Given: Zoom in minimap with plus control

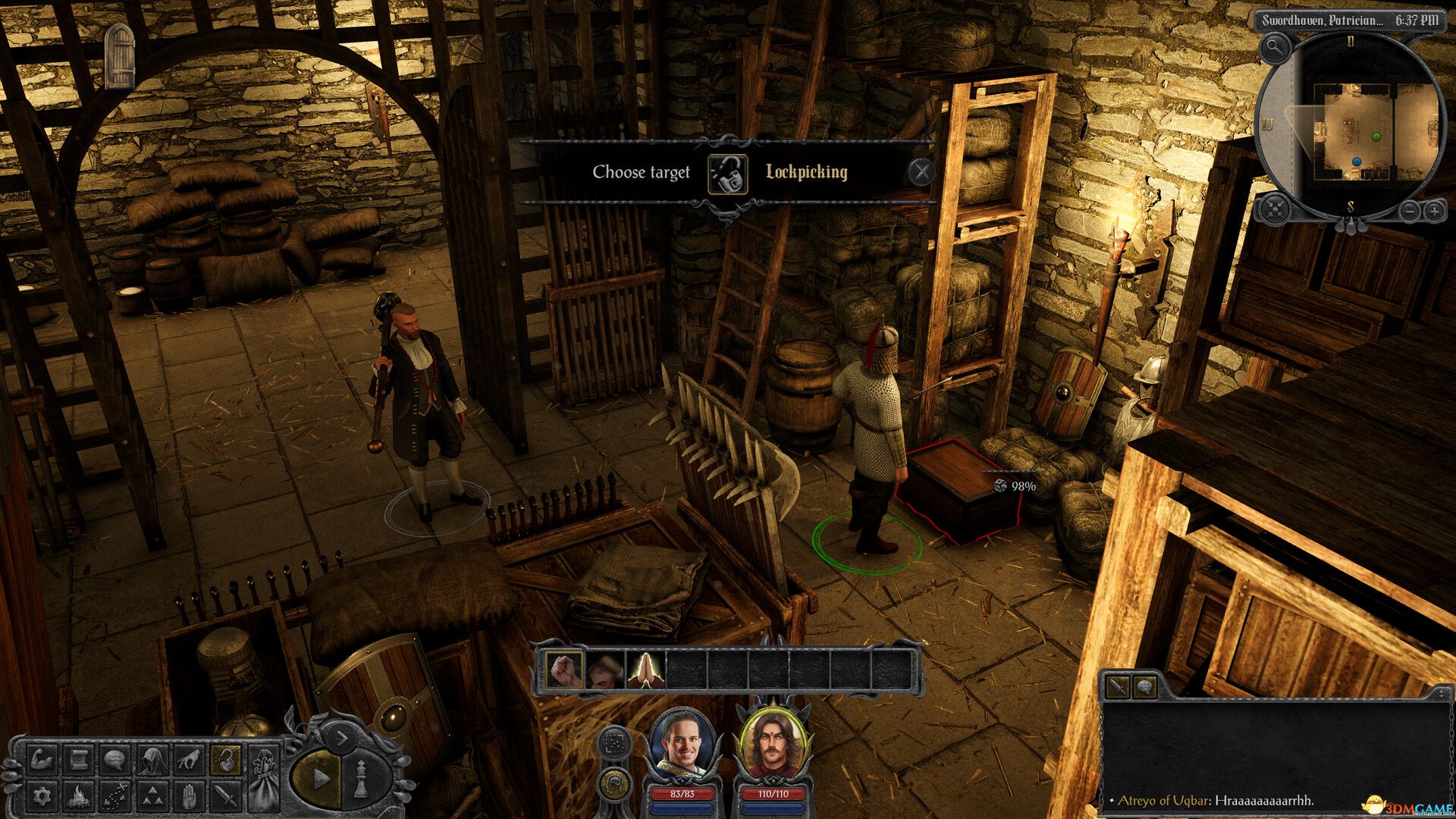Looking at the screenshot, I should click(1435, 212).
